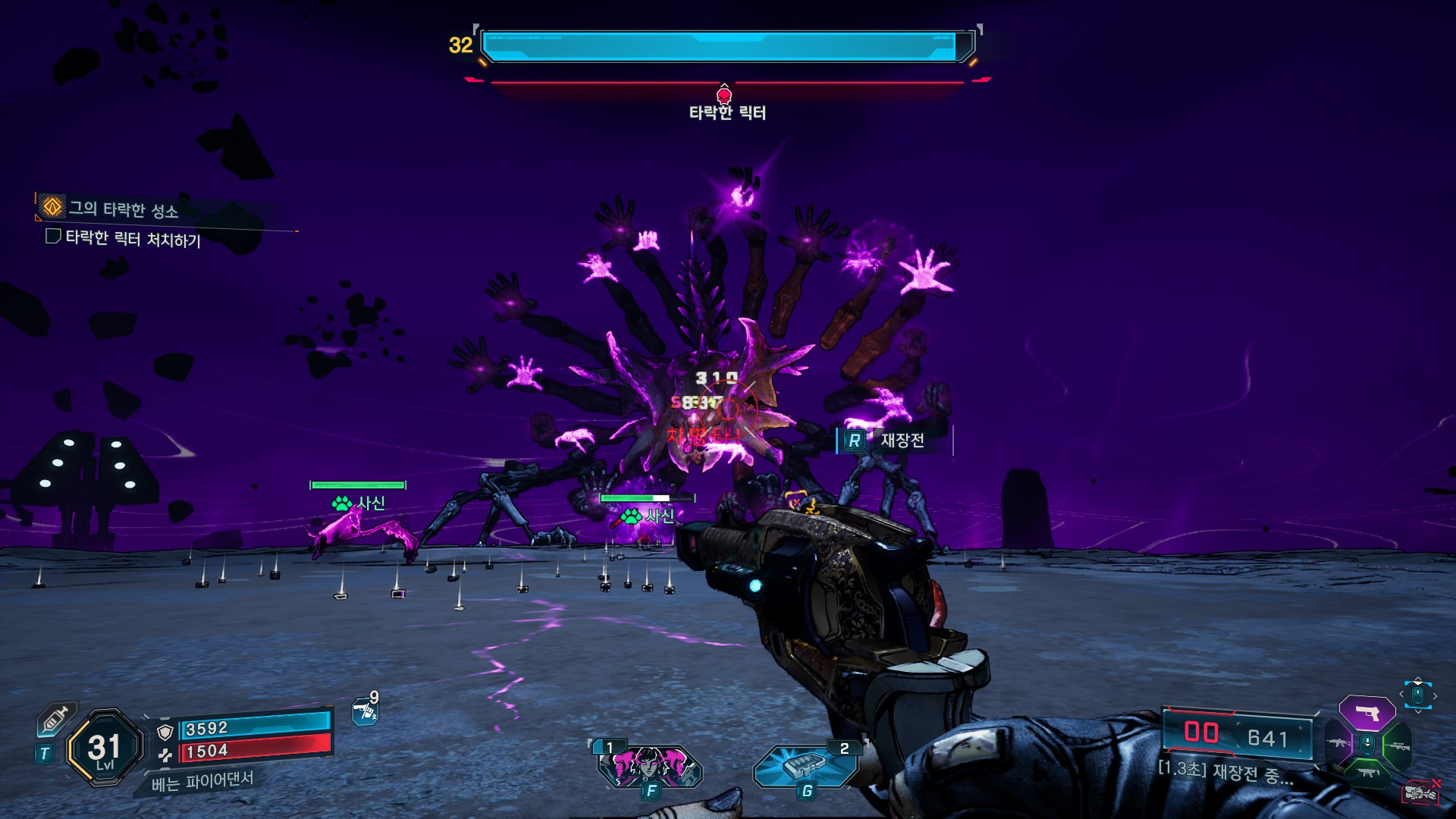Image resolution: width=1456 pixels, height=819 pixels.
Task: Click the boss skull marker under the health bar
Action: pyautogui.click(x=724, y=95)
